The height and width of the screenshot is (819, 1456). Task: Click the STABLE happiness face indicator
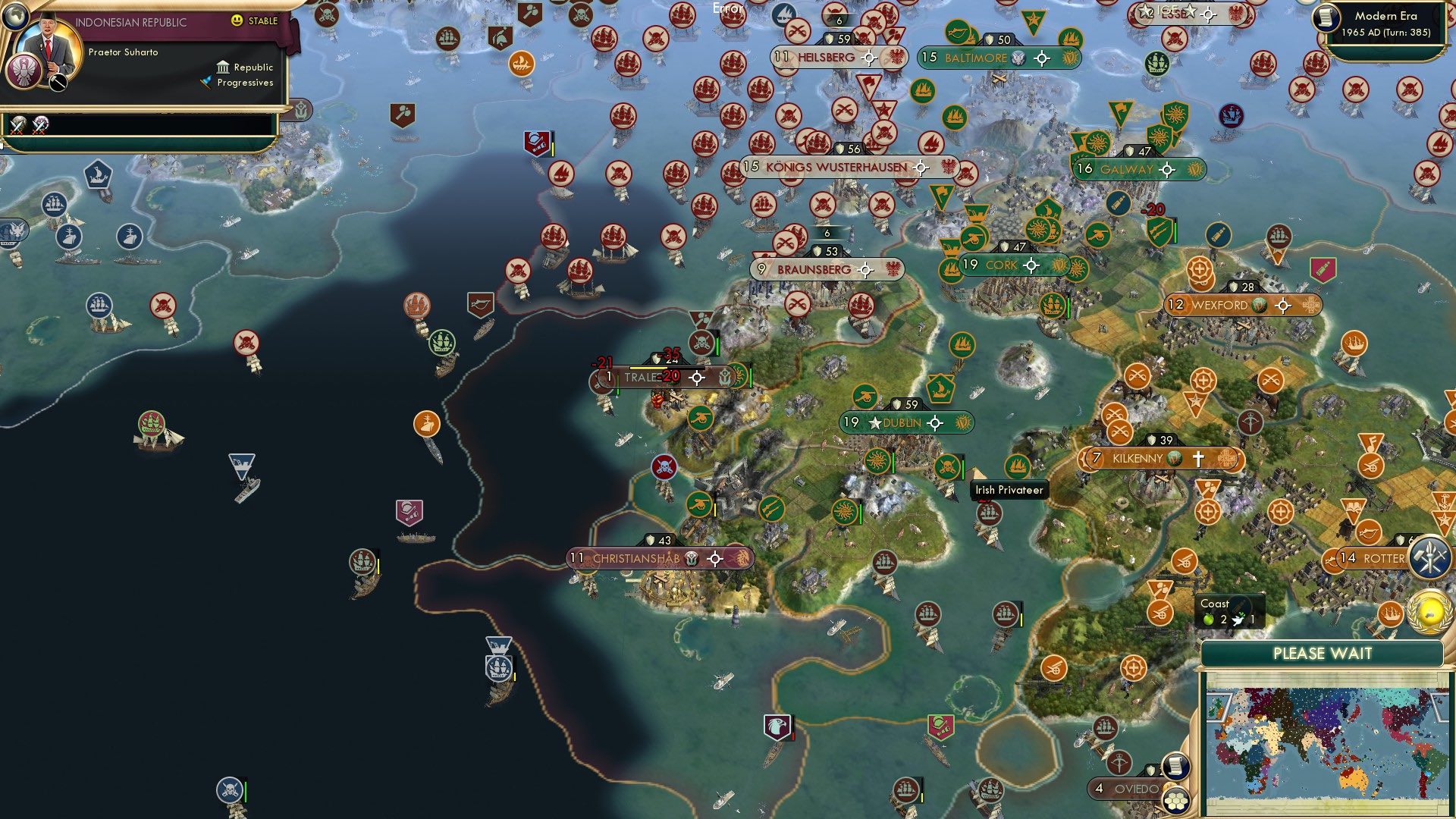[237, 21]
